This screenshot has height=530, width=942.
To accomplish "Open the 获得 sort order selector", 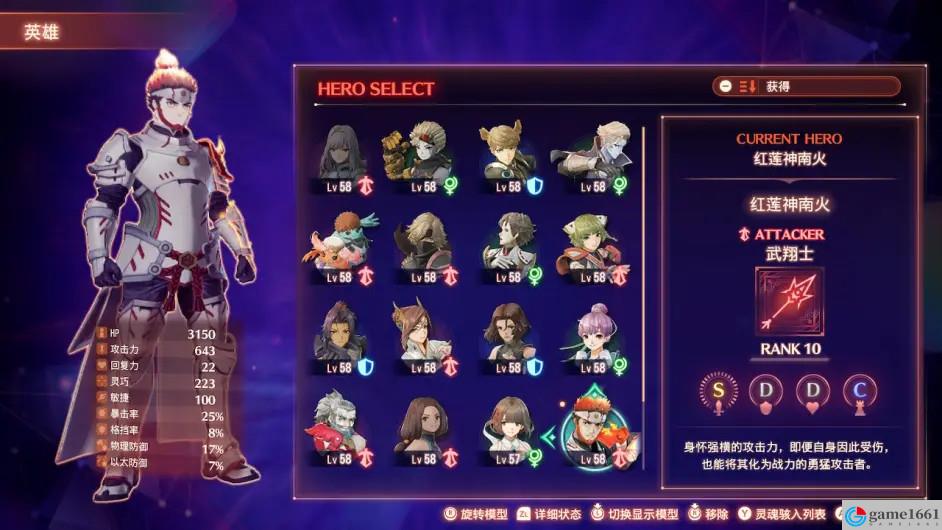I will coord(805,87).
